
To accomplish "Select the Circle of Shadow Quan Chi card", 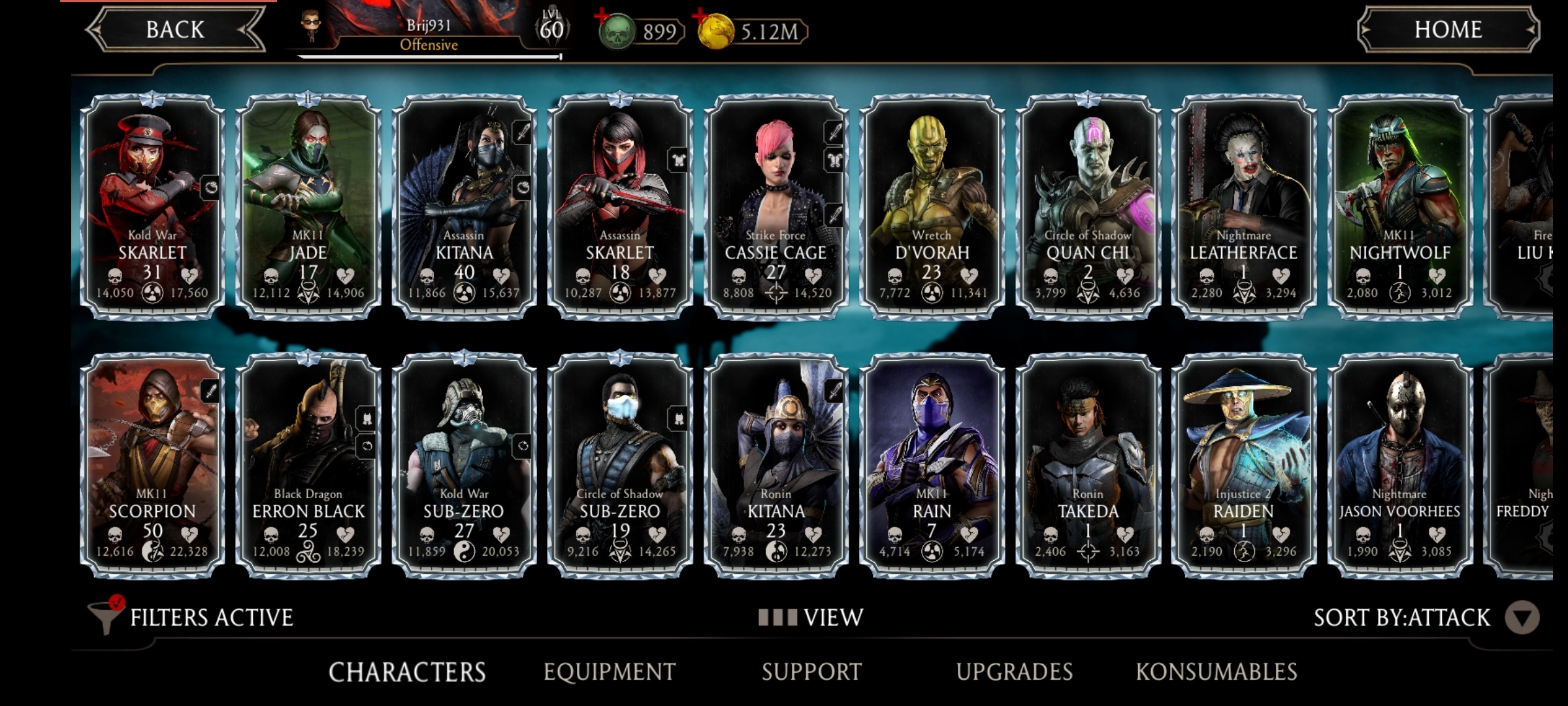I will tap(1088, 206).
